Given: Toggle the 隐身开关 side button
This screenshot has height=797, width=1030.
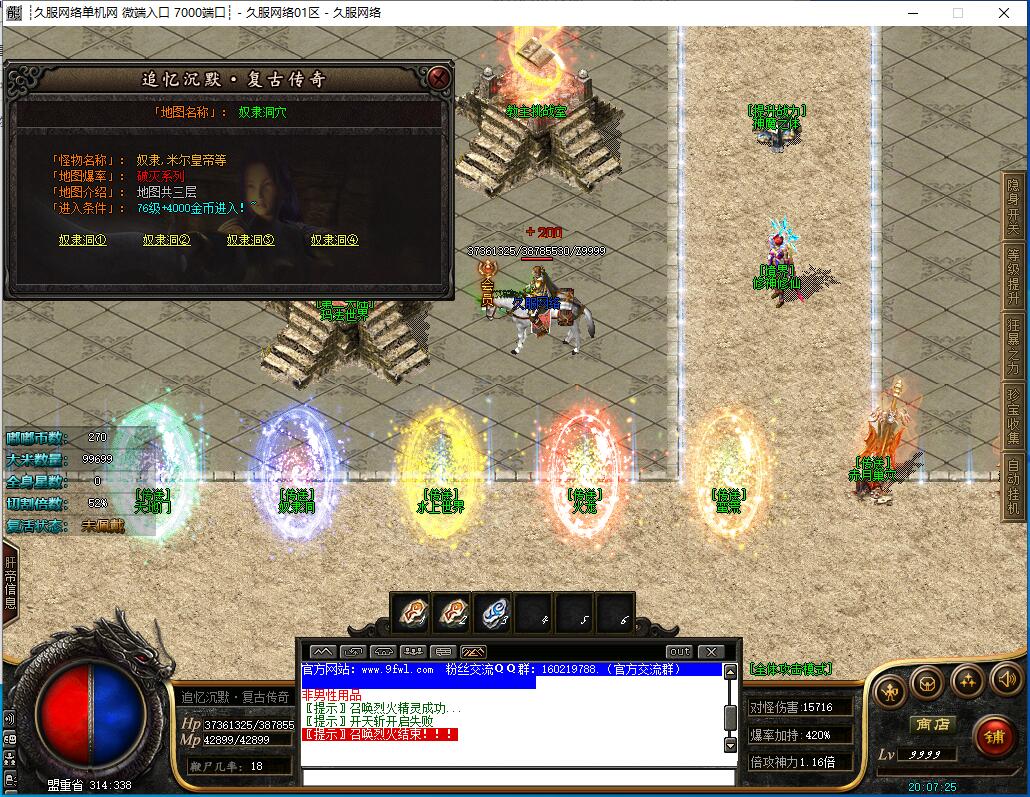Looking at the screenshot, I should [1014, 205].
